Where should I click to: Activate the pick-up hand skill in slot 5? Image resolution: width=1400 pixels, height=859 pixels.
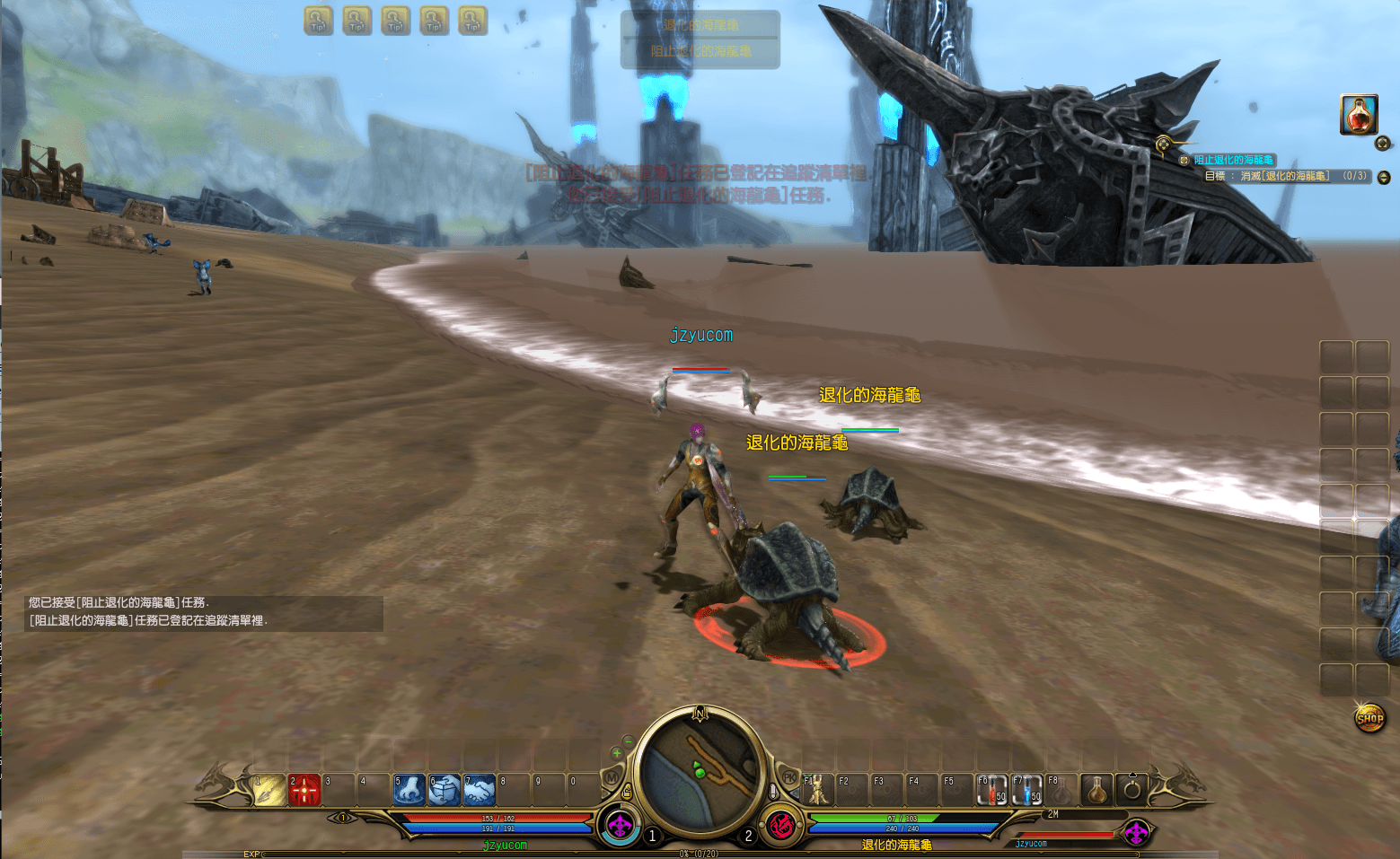tap(409, 790)
